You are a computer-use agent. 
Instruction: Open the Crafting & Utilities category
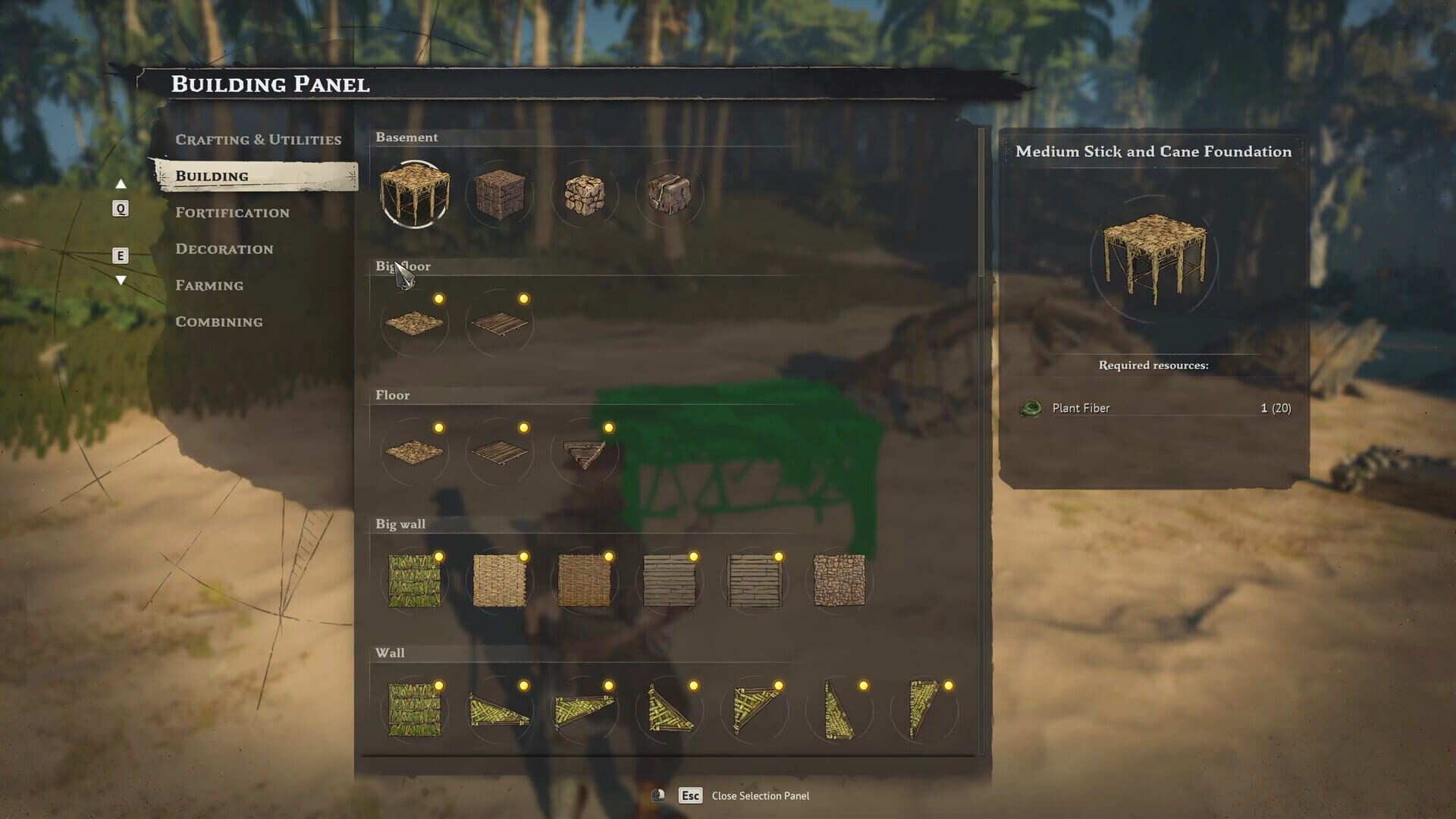[258, 140]
